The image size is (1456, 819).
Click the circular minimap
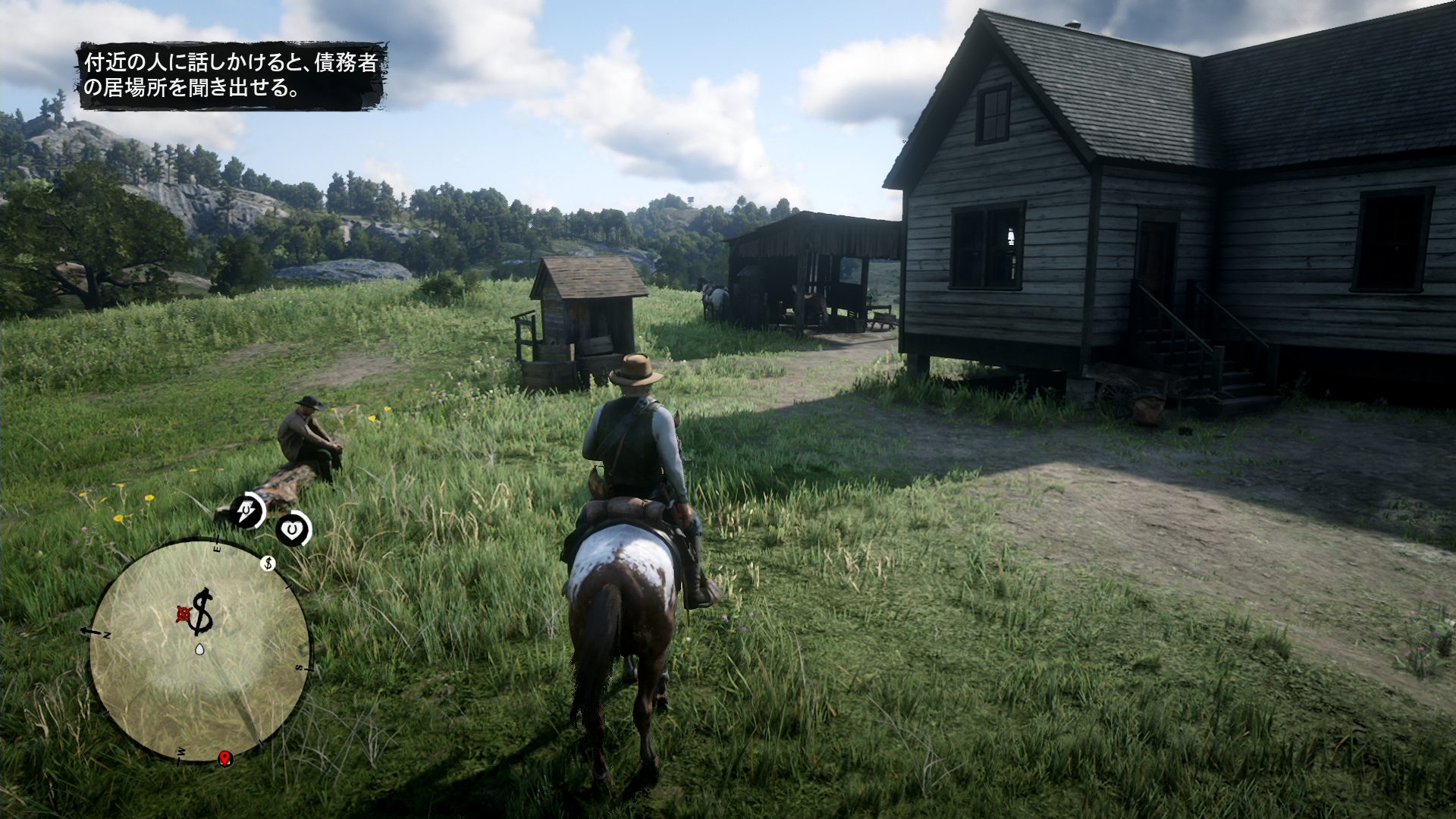point(199,651)
